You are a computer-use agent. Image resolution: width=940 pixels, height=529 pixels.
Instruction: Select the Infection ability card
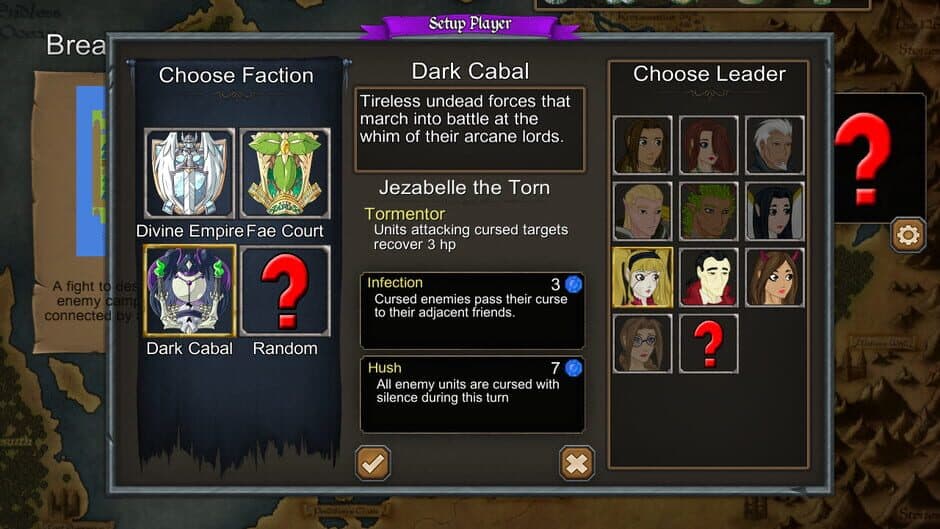(x=472, y=310)
